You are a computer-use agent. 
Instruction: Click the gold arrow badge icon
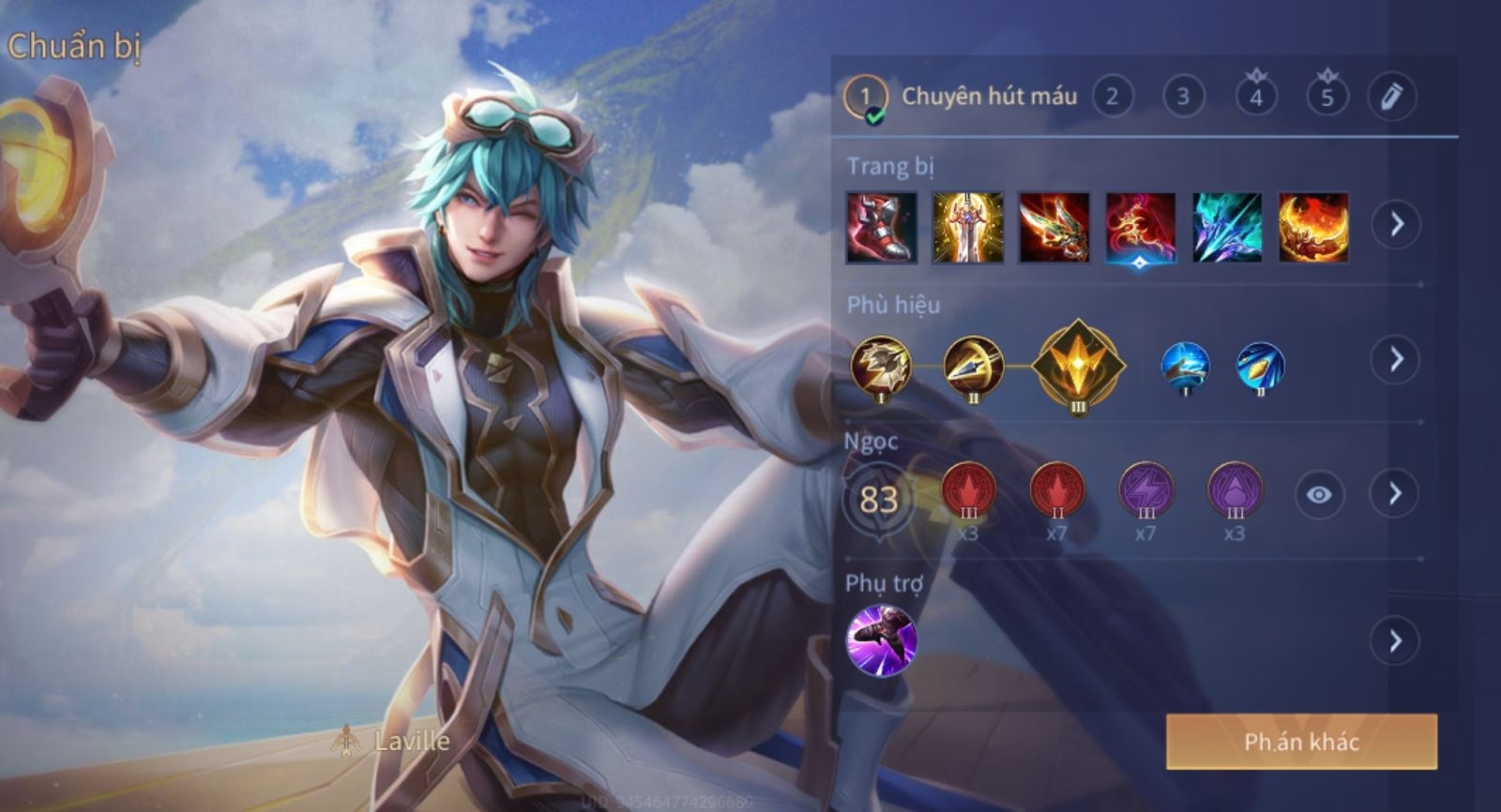click(x=973, y=366)
